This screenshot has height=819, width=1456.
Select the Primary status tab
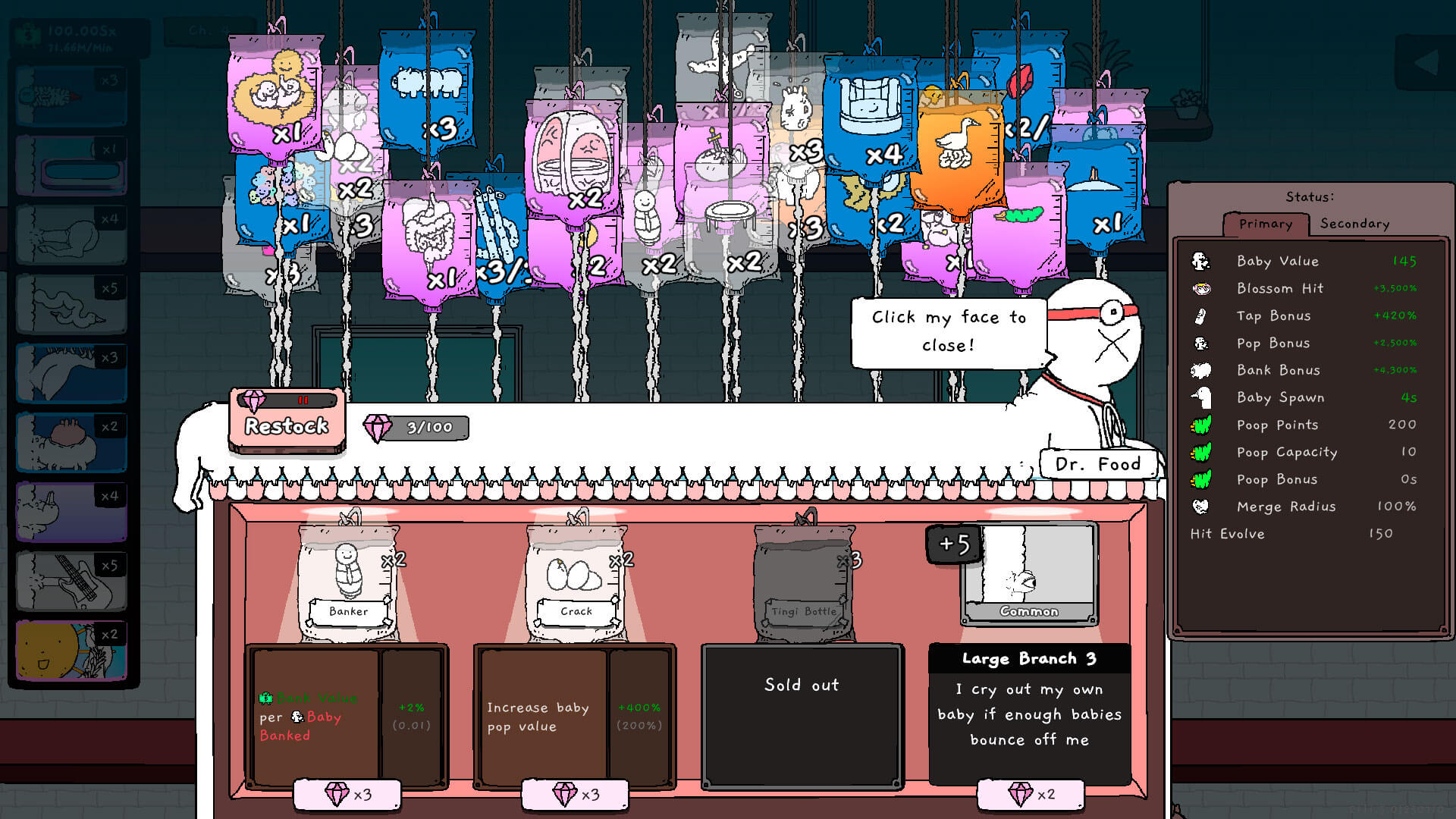coord(1265,224)
